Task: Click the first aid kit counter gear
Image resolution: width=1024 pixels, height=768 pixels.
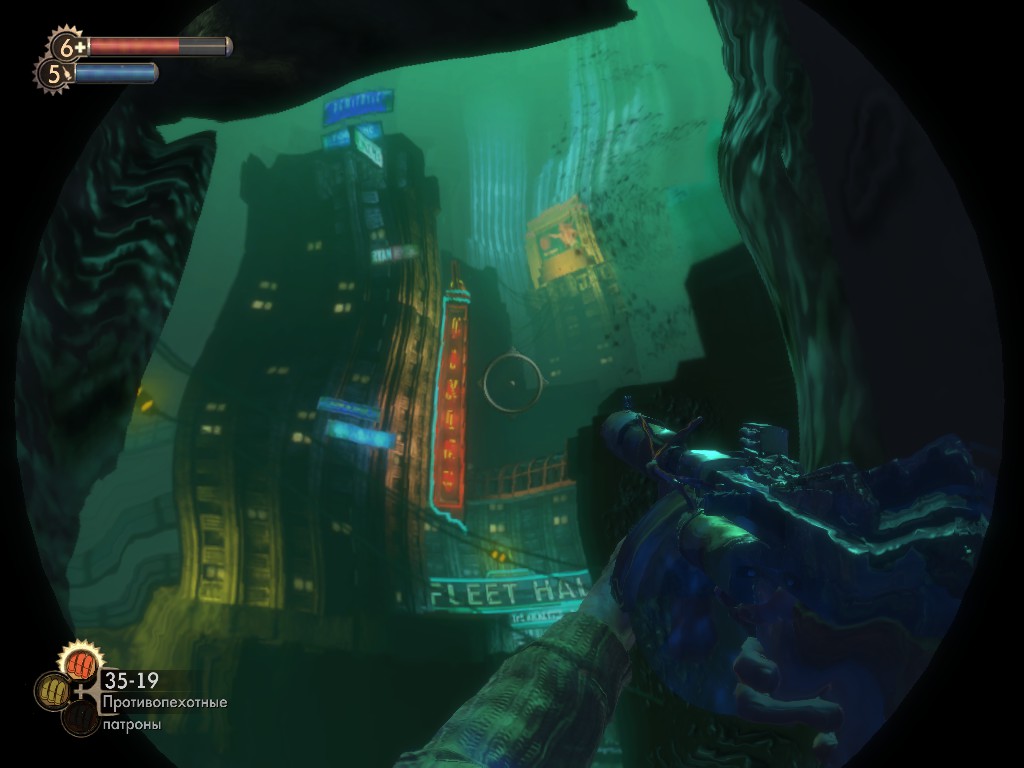Action: (68, 46)
